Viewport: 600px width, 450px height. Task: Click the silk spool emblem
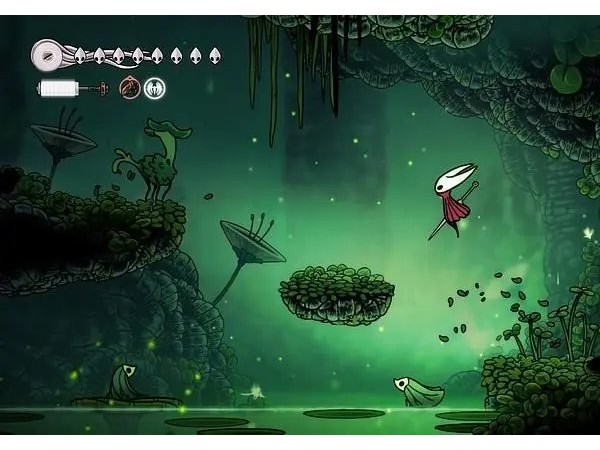(x=47, y=54)
